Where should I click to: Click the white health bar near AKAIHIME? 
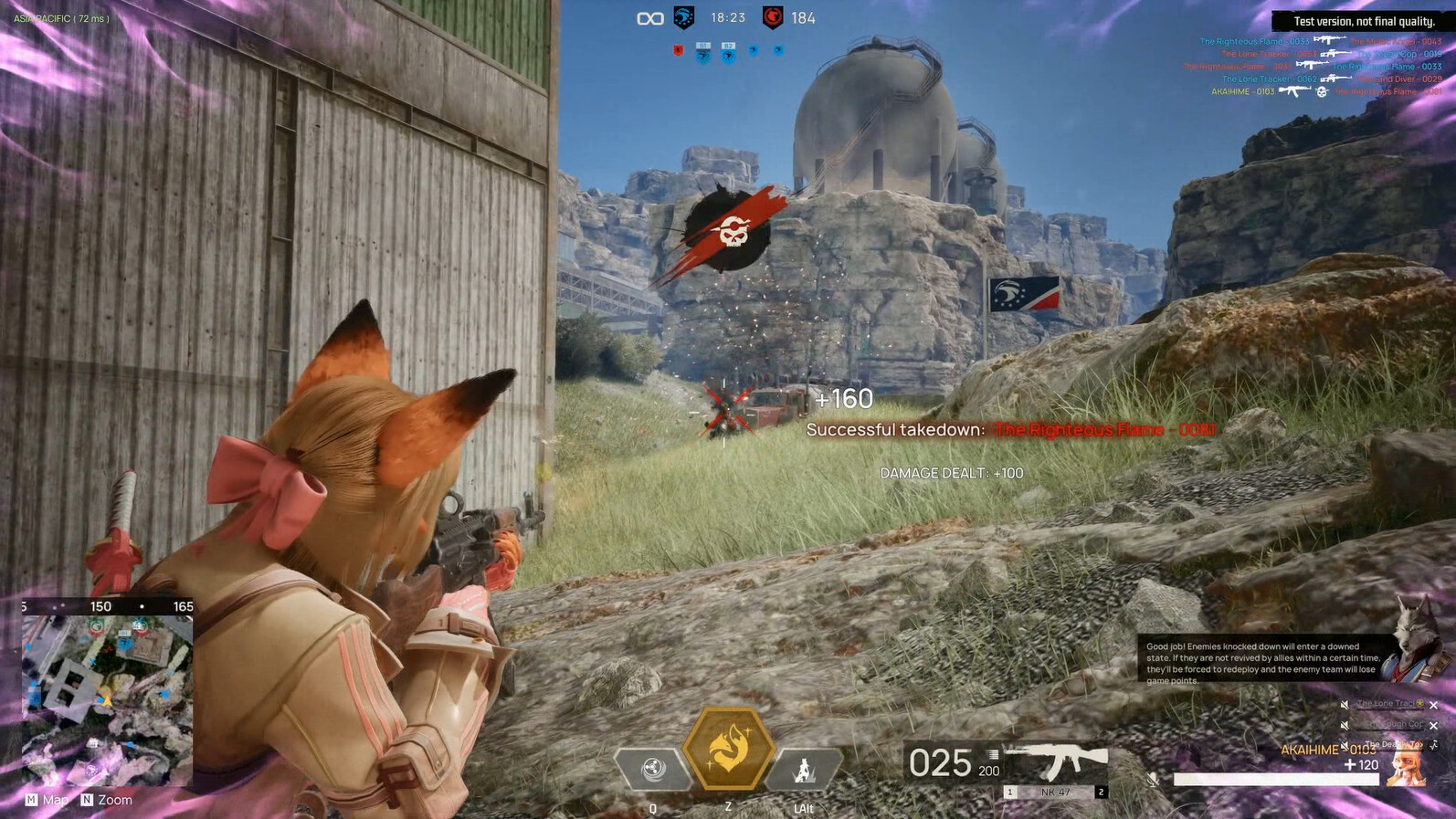point(1277,778)
